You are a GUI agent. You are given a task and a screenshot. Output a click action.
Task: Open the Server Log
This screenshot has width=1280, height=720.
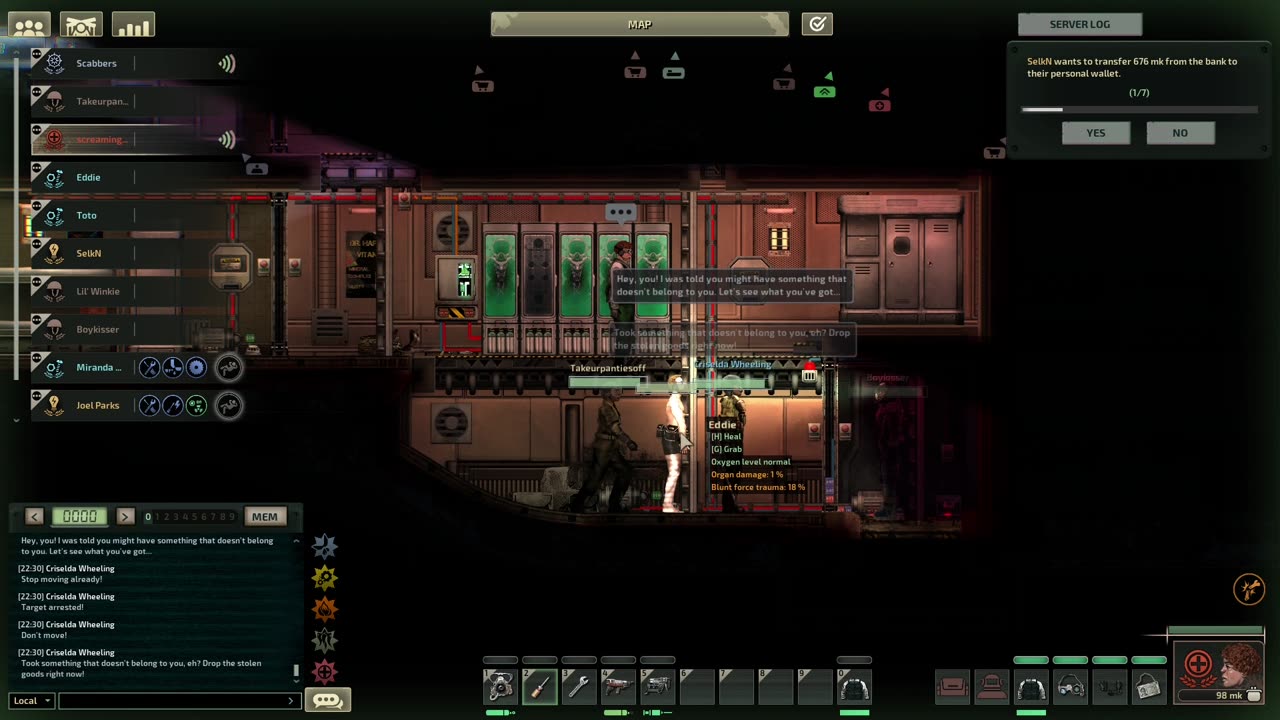1079,24
